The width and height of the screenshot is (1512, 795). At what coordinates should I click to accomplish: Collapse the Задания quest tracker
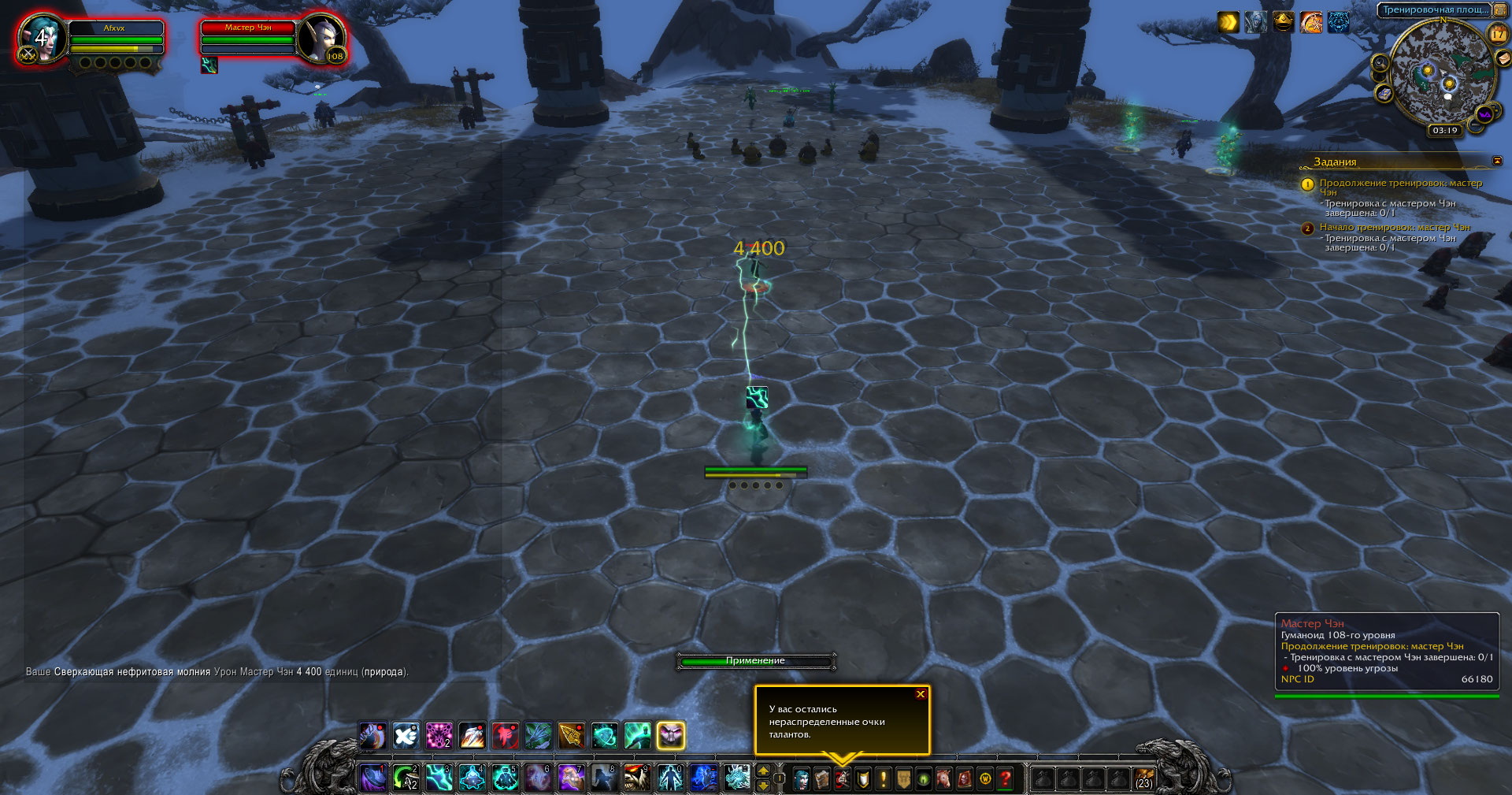(x=1497, y=162)
